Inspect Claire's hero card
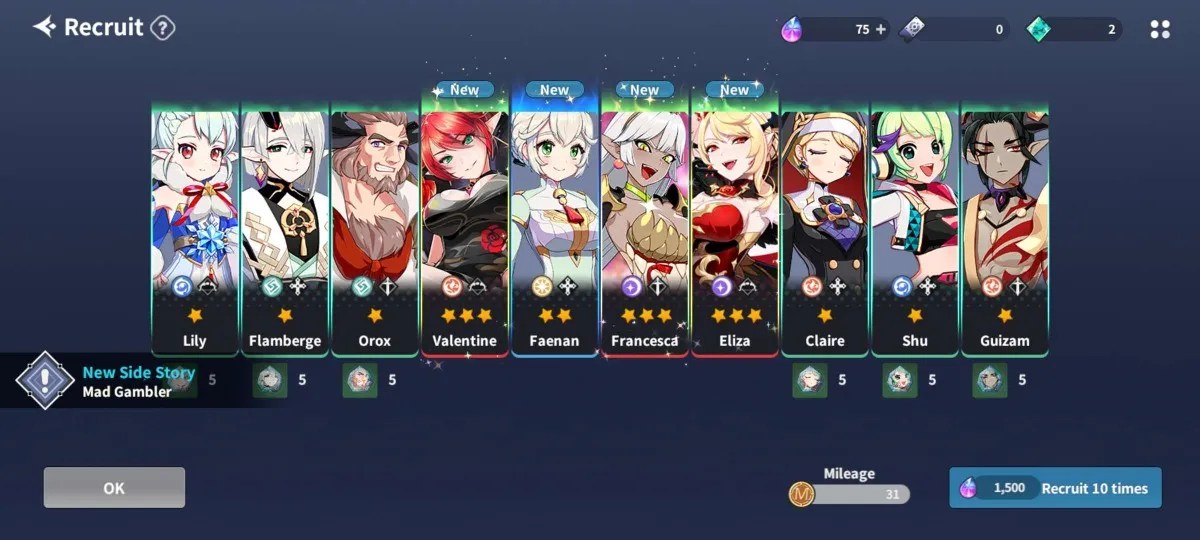 click(x=825, y=230)
